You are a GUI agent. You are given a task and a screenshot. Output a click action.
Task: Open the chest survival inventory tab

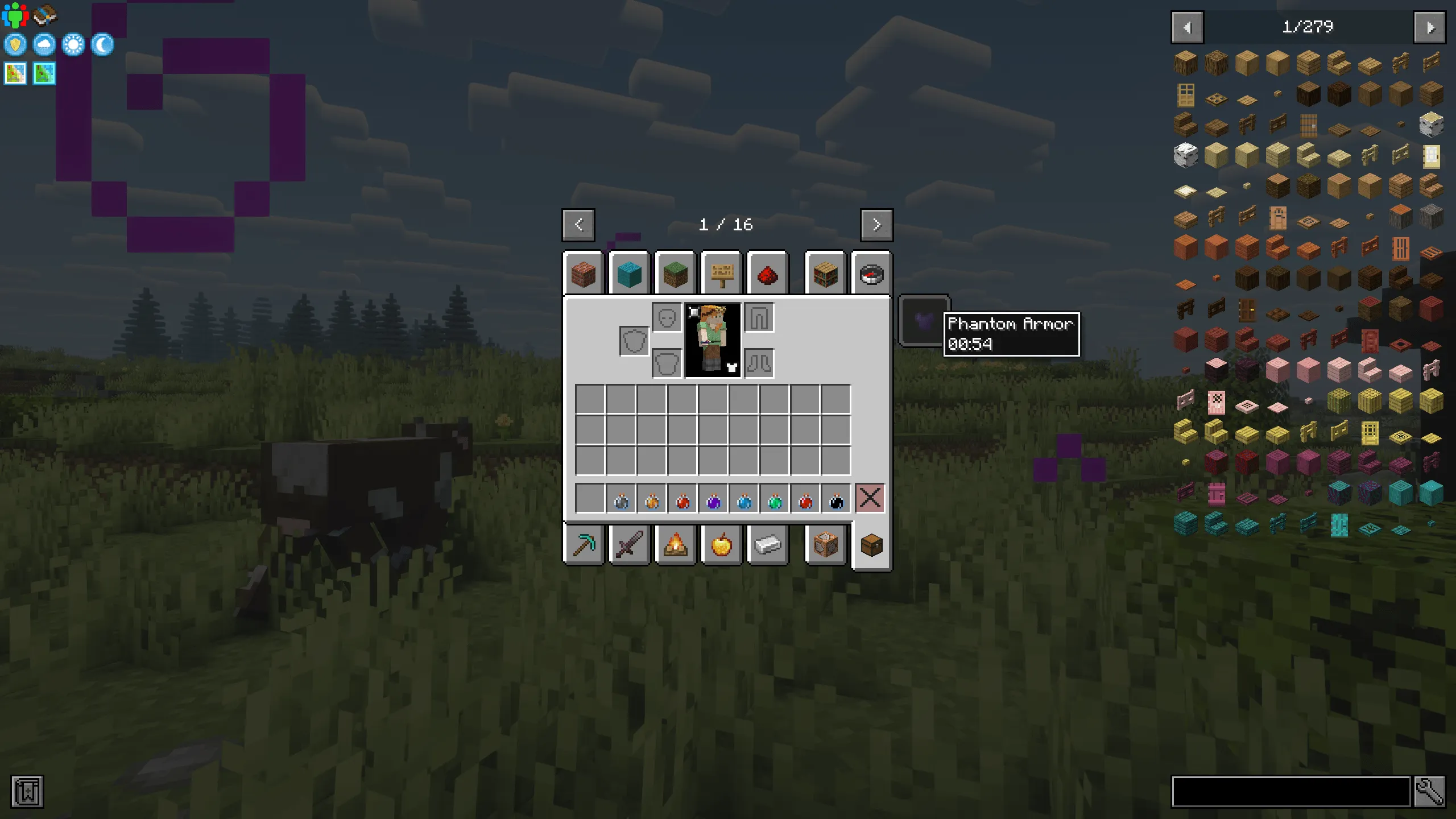(x=872, y=546)
